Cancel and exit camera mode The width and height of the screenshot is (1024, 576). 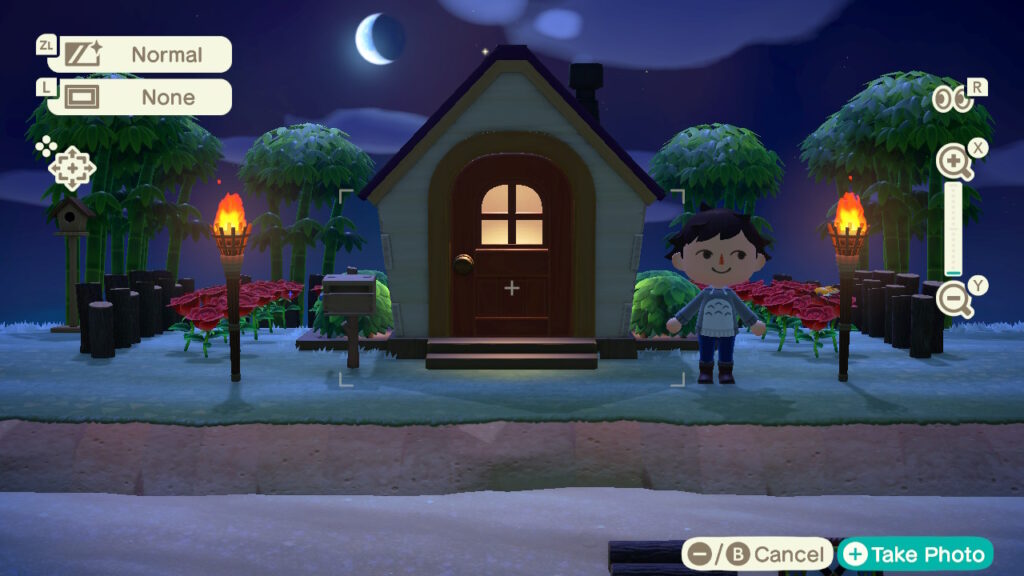pyautogui.click(x=758, y=554)
